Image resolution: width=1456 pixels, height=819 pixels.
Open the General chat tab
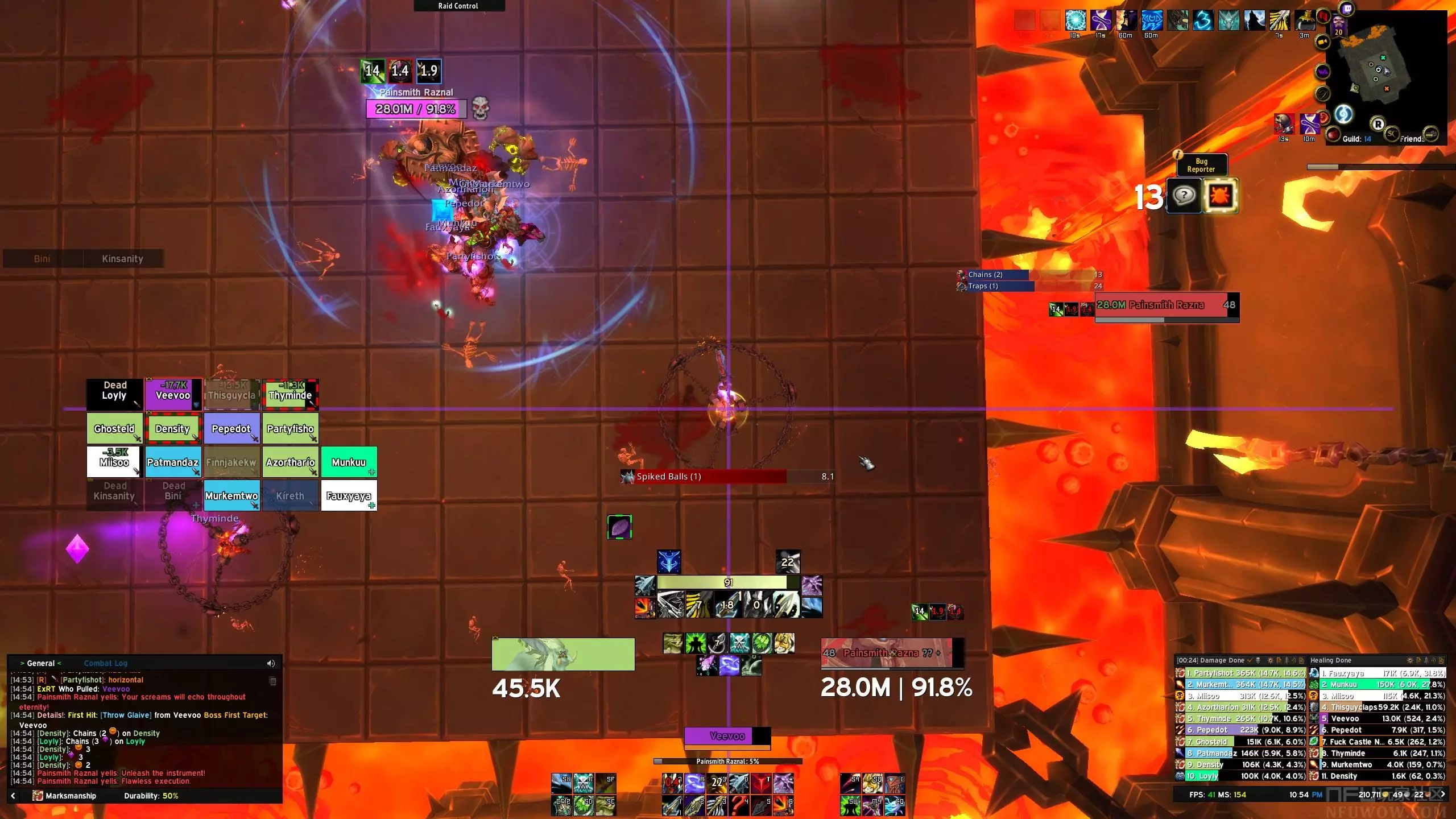coord(41,663)
